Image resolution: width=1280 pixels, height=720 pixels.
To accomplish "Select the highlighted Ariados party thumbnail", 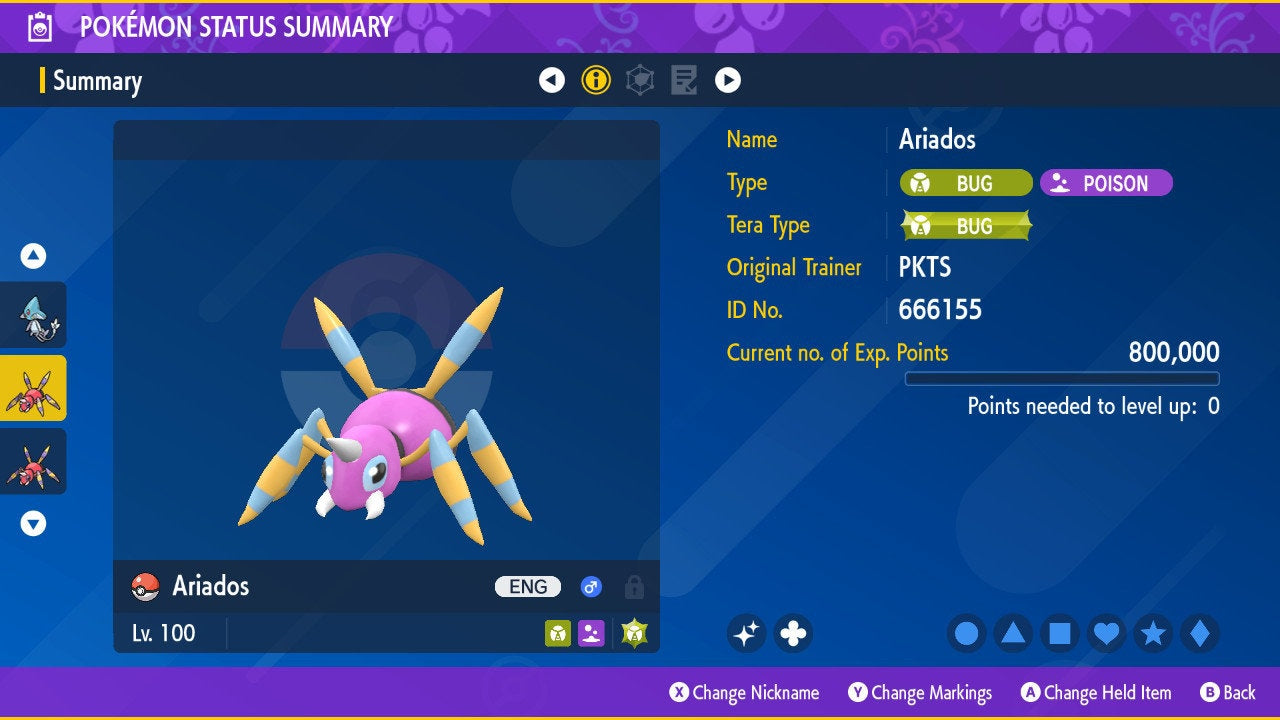I will click(x=34, y=388).
